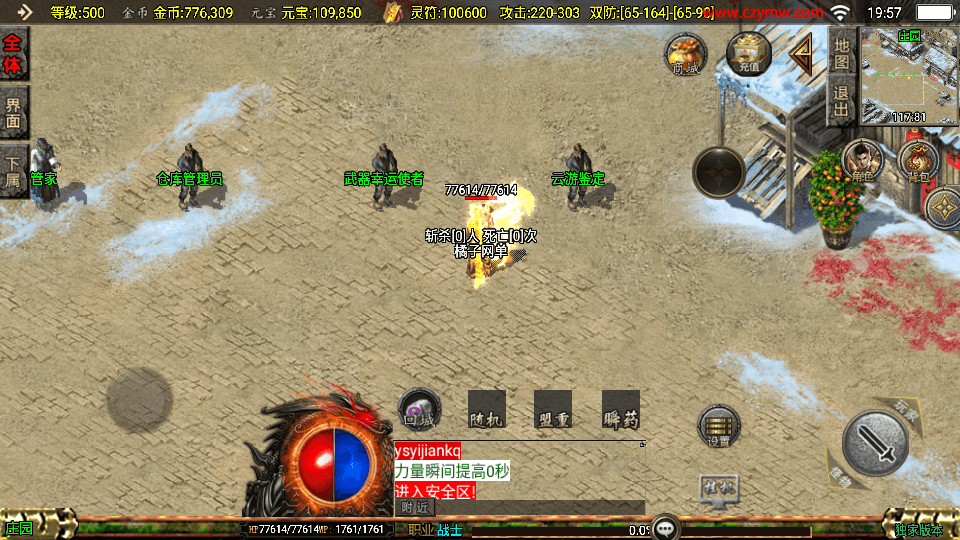Screen dimensions: 960x540
Task: Switch to the 界面 tab
Action: pos(14,110)
